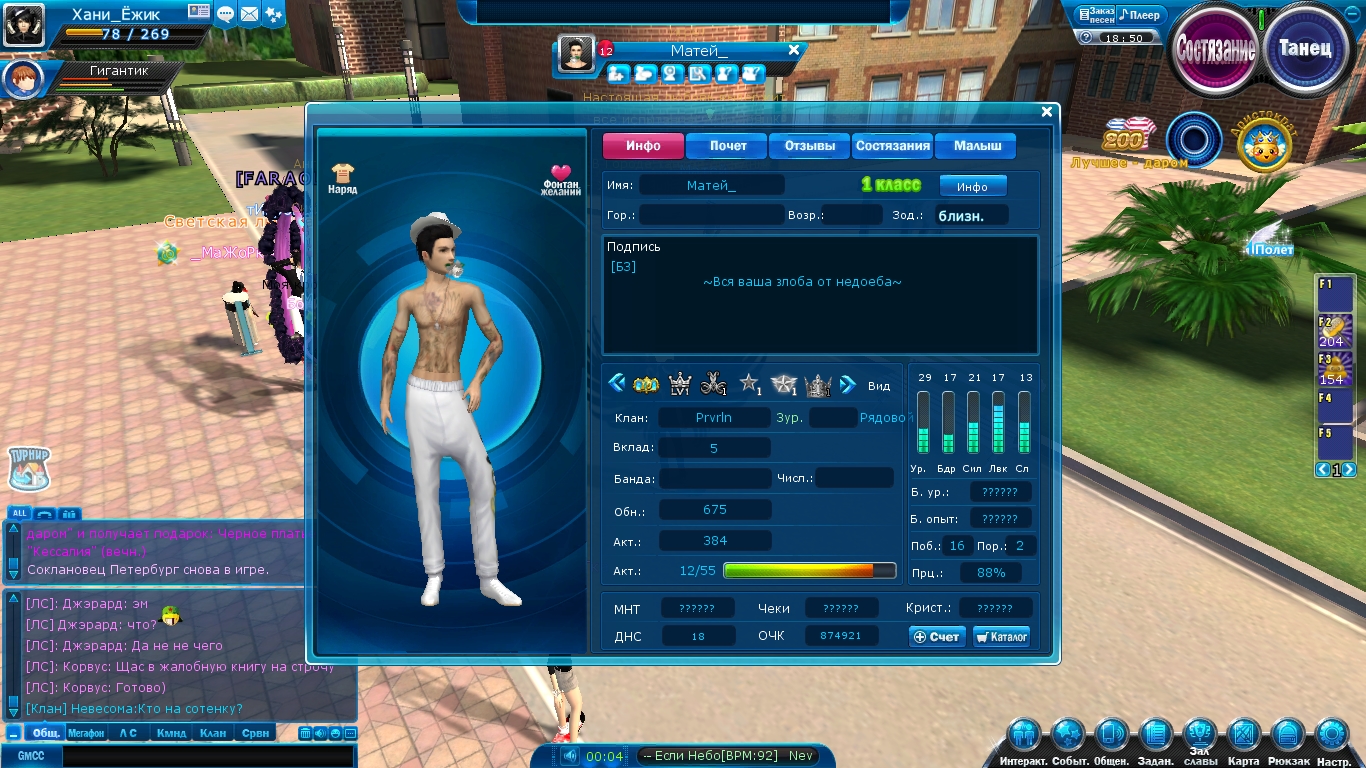
Task: Click the Фонтан желаний heart icon
Action: (561, 179)
